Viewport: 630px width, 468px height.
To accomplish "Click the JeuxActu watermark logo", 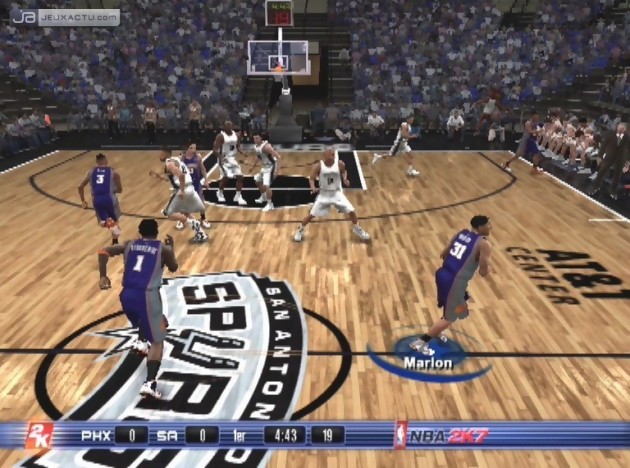I will coord(64,17).
